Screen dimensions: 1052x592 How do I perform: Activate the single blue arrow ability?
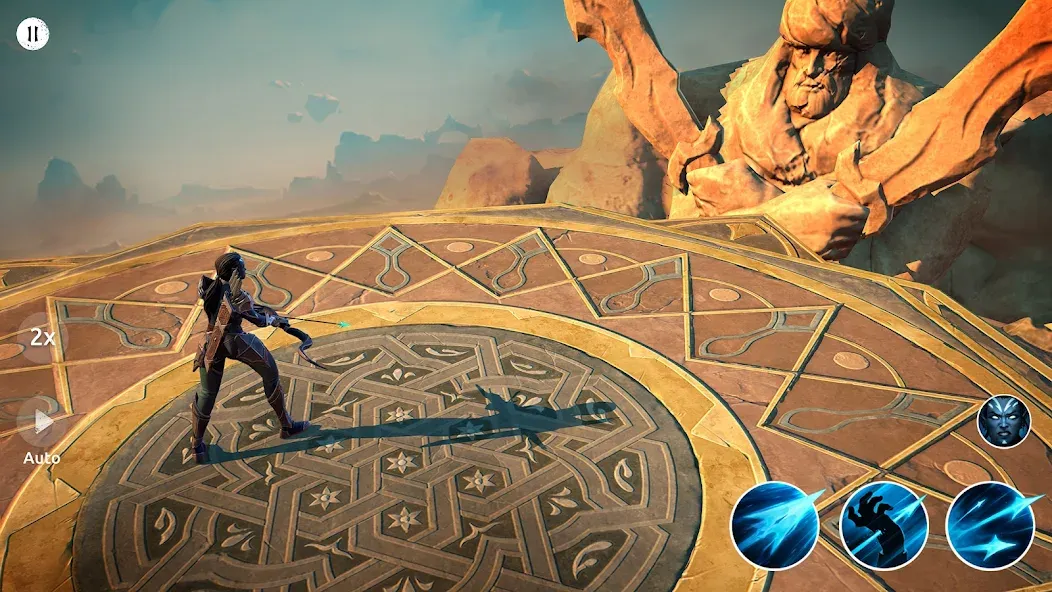[x=775, y=525]
